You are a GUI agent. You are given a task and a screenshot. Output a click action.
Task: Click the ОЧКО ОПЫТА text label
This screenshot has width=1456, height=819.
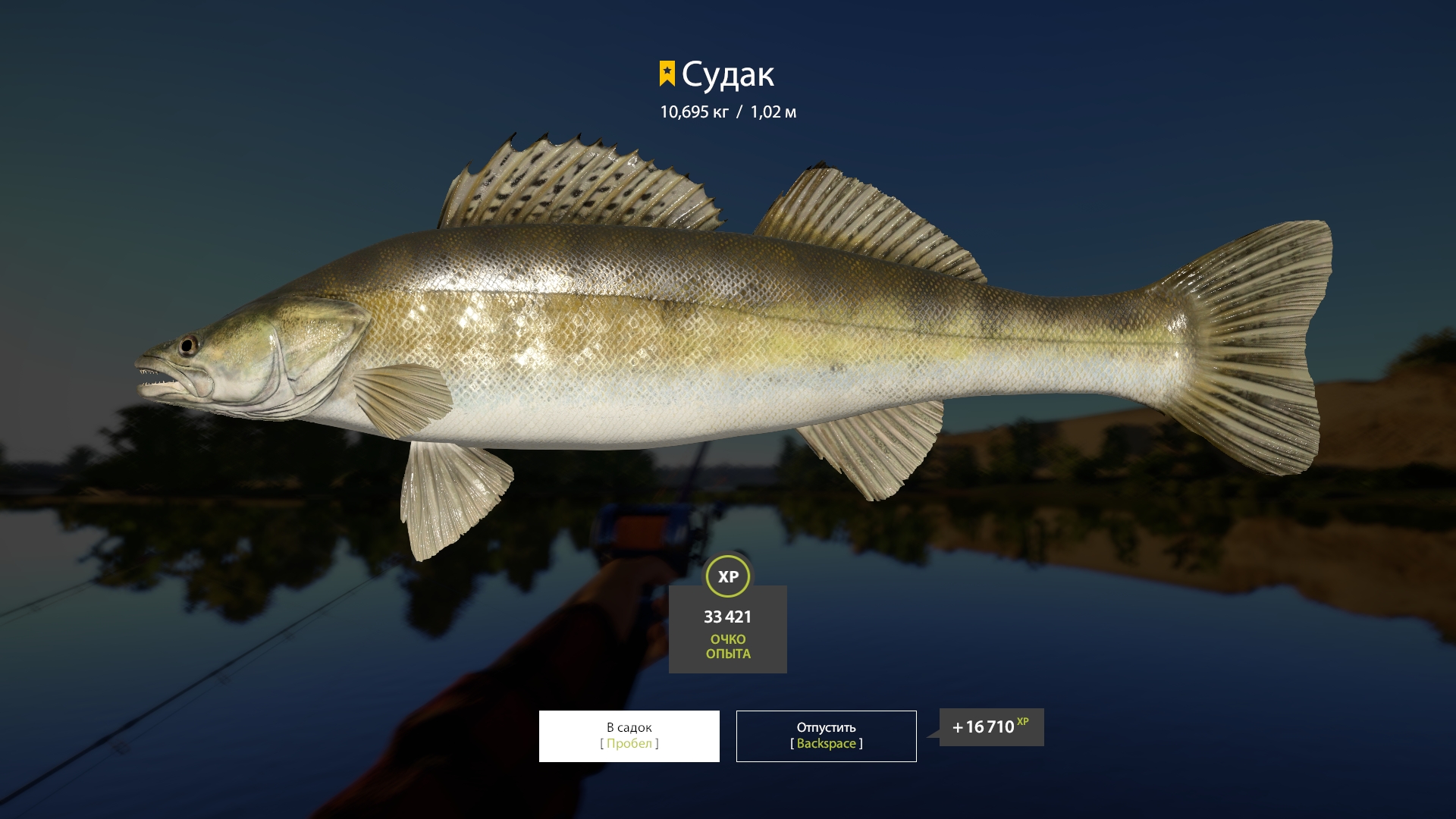point(727,645)
